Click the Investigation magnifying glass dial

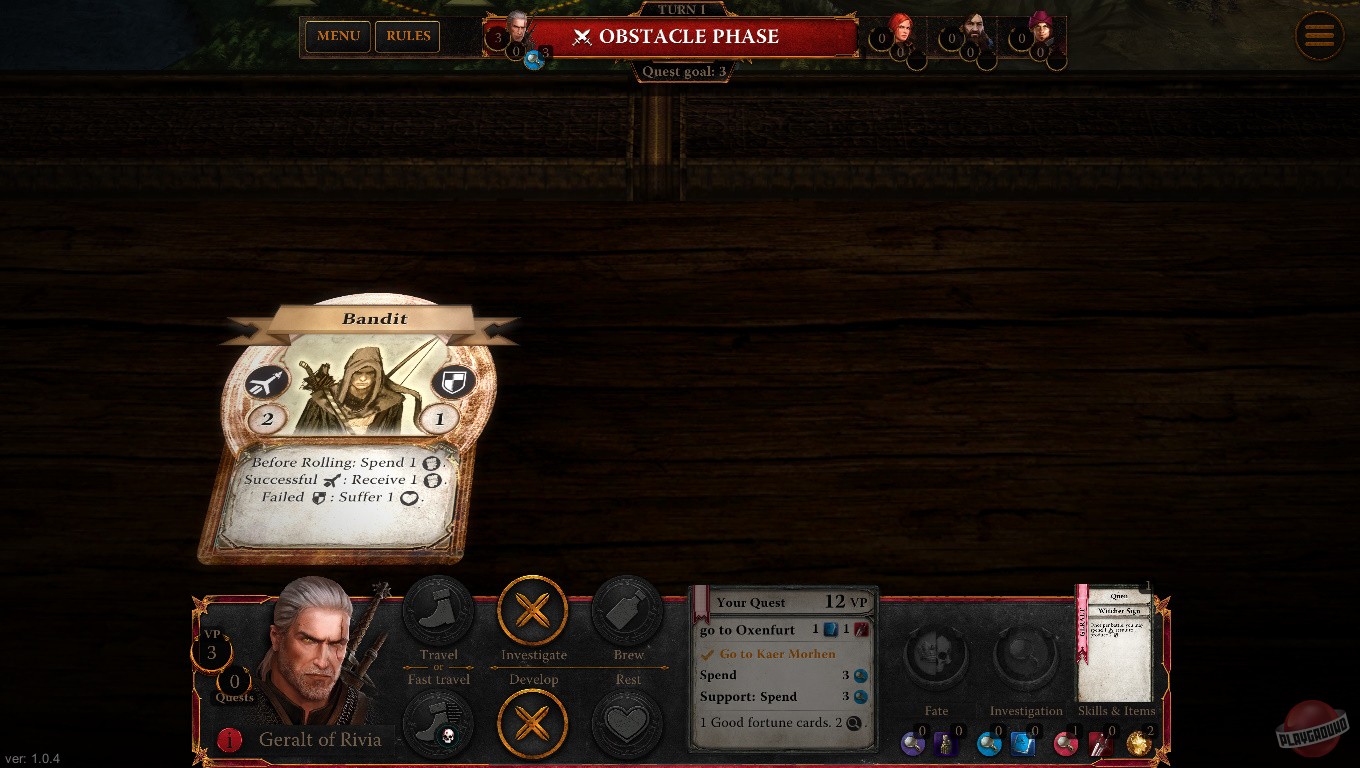[1026, 657]
